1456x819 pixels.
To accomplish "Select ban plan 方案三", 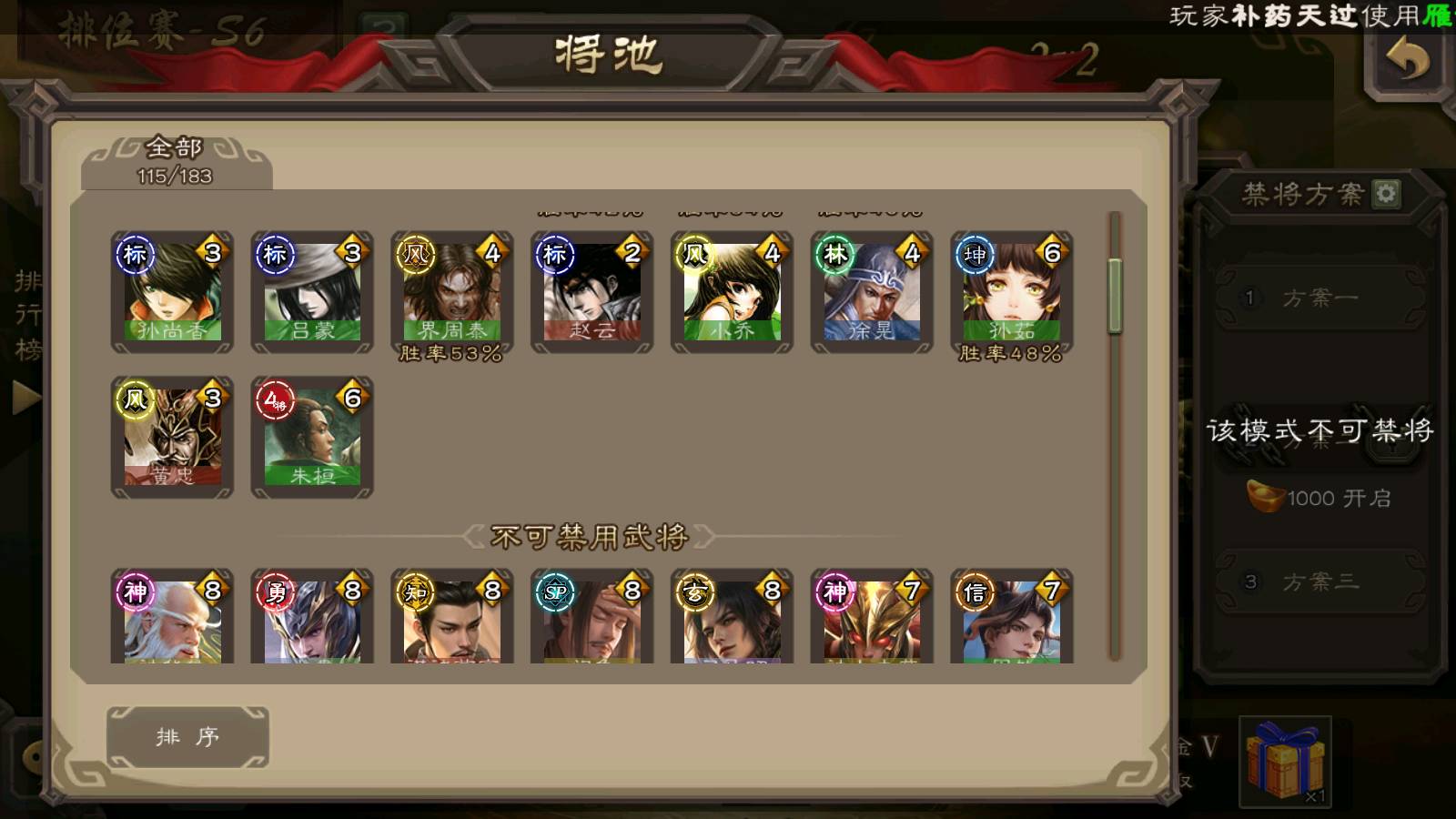I will tap(1319, 582).
